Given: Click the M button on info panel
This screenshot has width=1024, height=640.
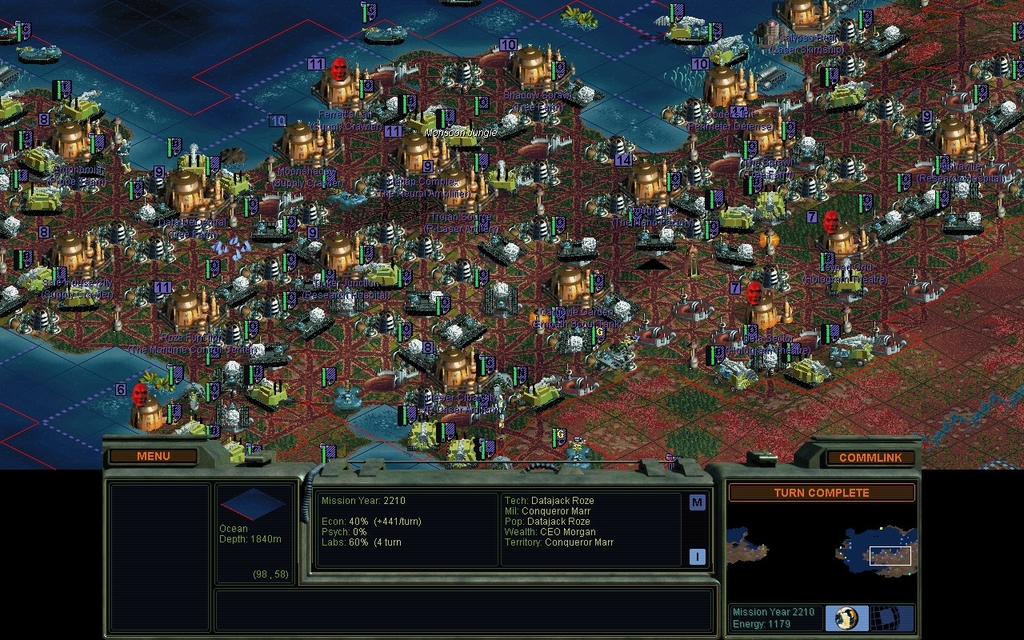Looking at the screenshot, I should click(697, 503).
